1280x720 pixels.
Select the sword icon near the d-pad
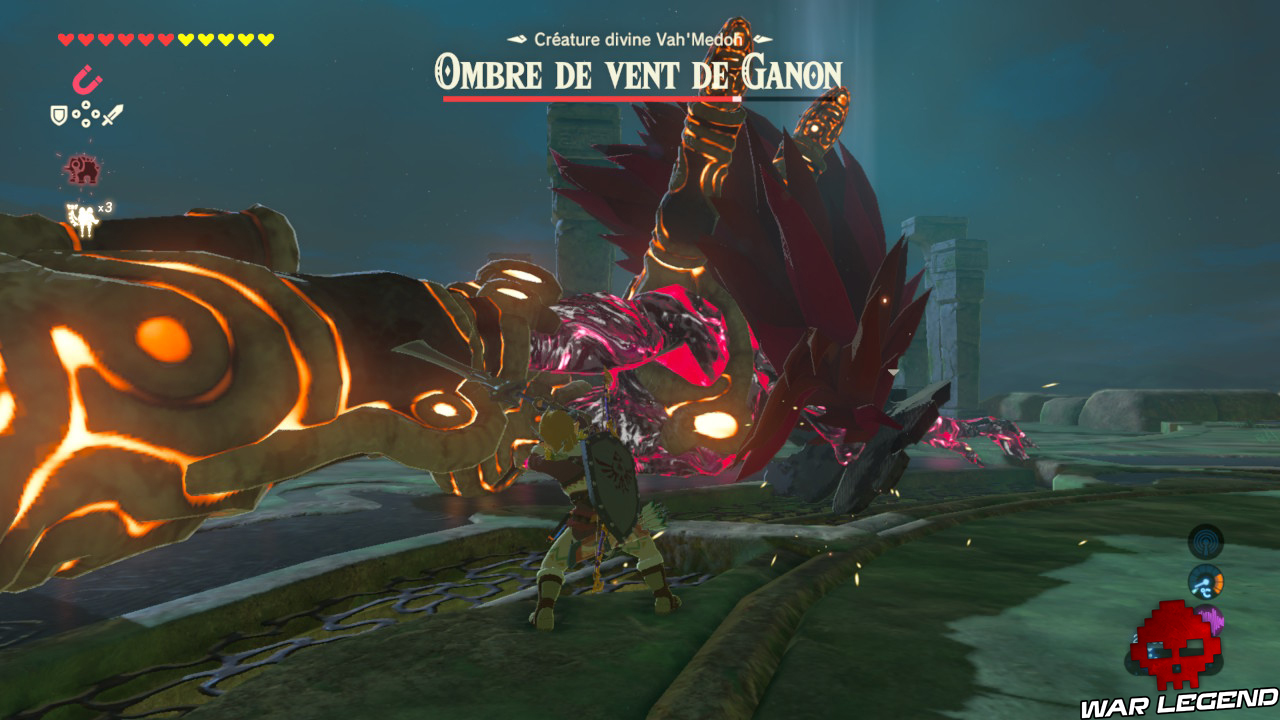tap(111, 115)
